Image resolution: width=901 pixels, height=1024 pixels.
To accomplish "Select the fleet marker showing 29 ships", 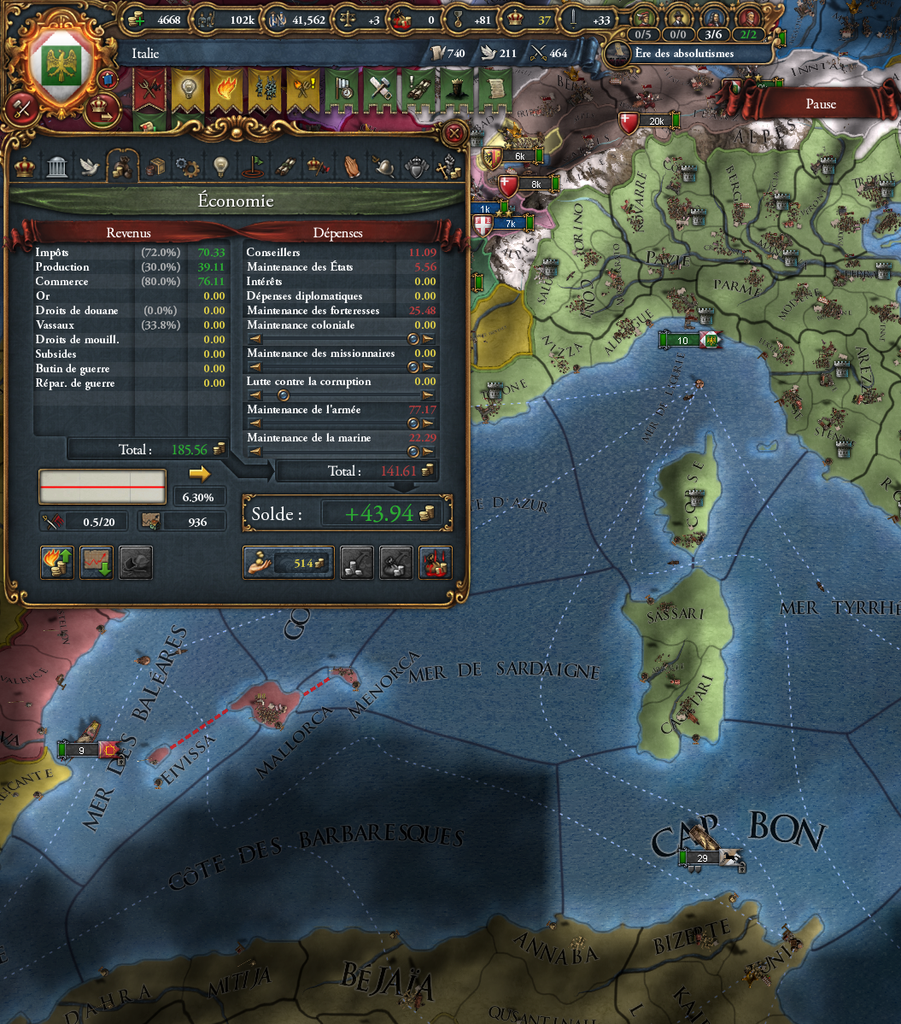I will pos(702,858).
